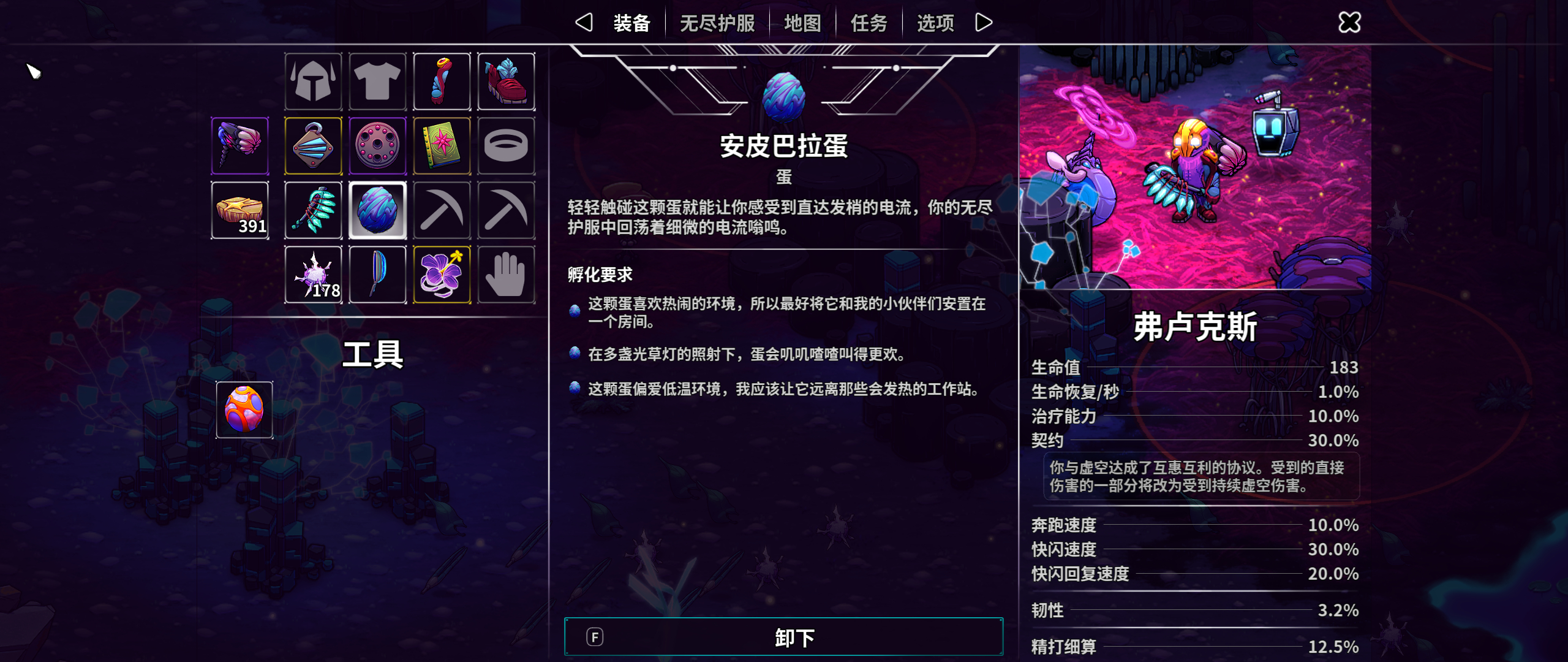1568x662 pixels.
Task: Close the equipment menu
Action: [1349, 22]
